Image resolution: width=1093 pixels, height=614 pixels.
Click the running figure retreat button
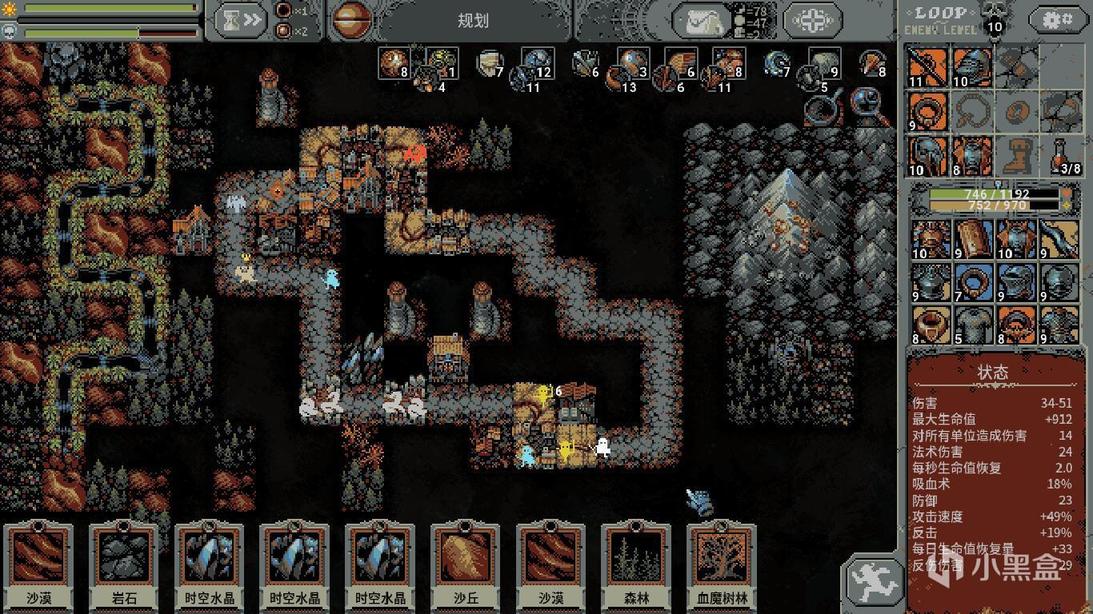pyautogui.click(x=874, y=581)
